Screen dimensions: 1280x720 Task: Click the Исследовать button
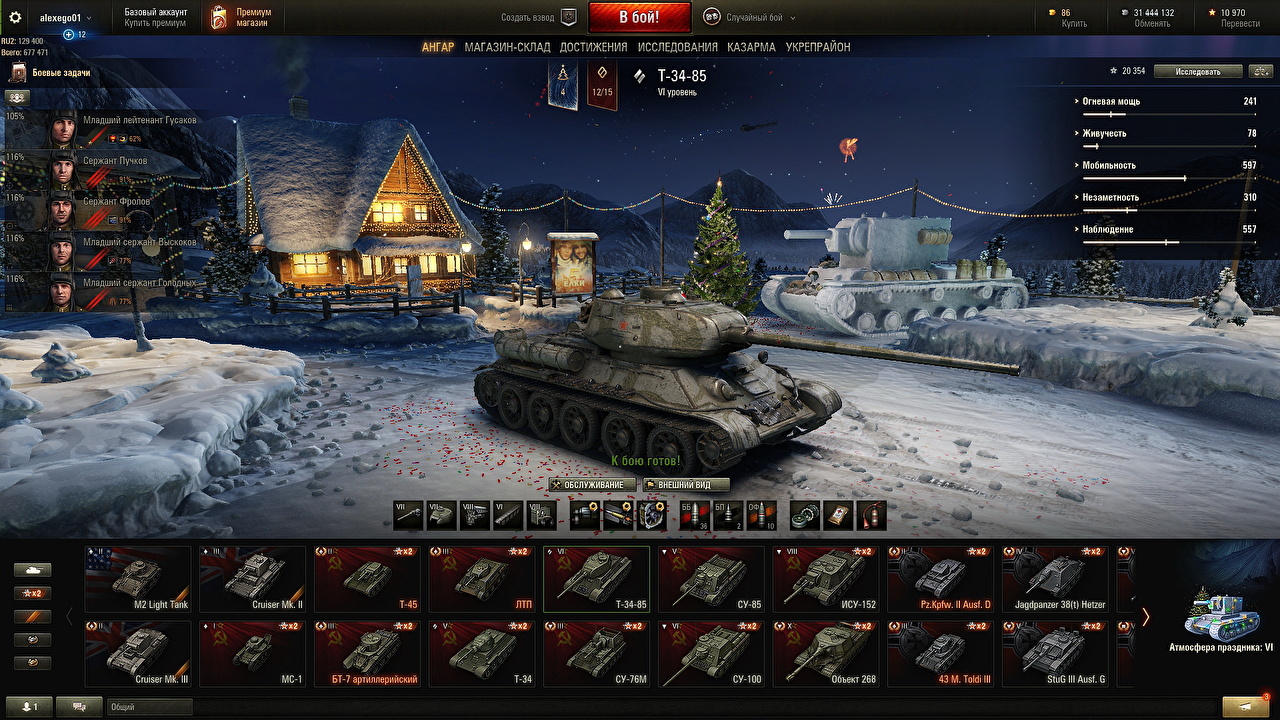1198,71
